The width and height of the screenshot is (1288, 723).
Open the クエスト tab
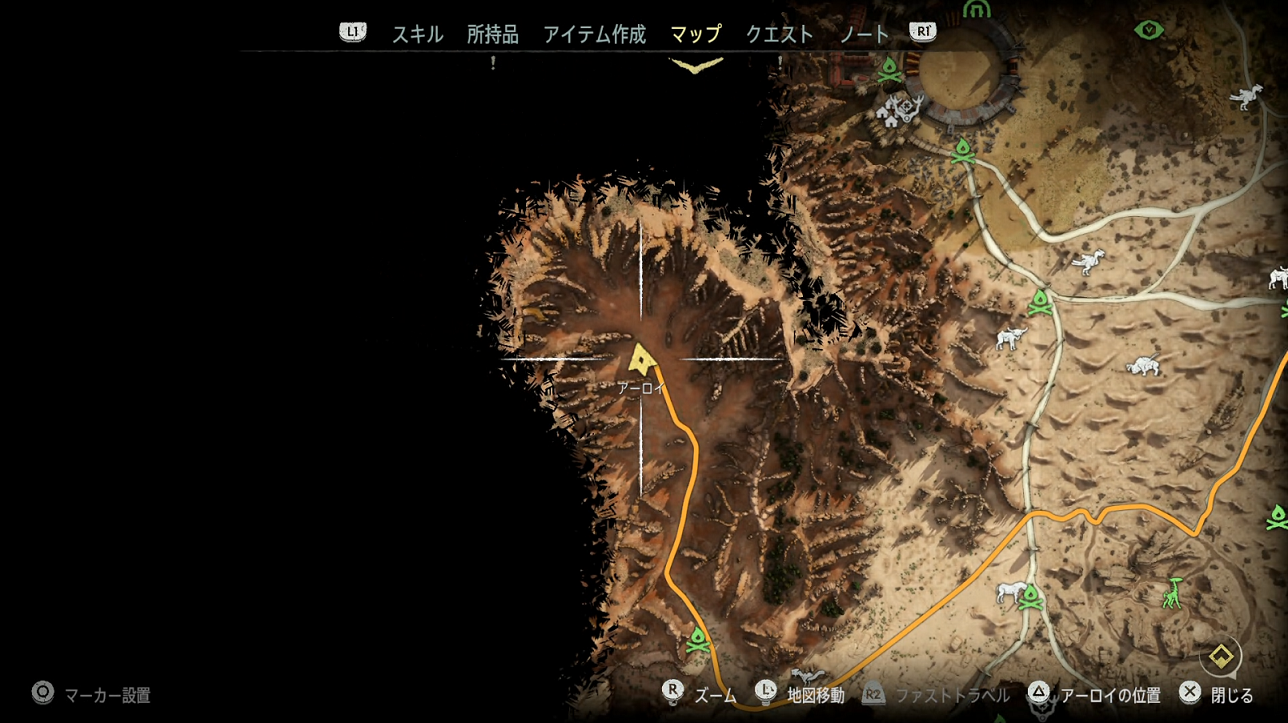click(779, 34)
